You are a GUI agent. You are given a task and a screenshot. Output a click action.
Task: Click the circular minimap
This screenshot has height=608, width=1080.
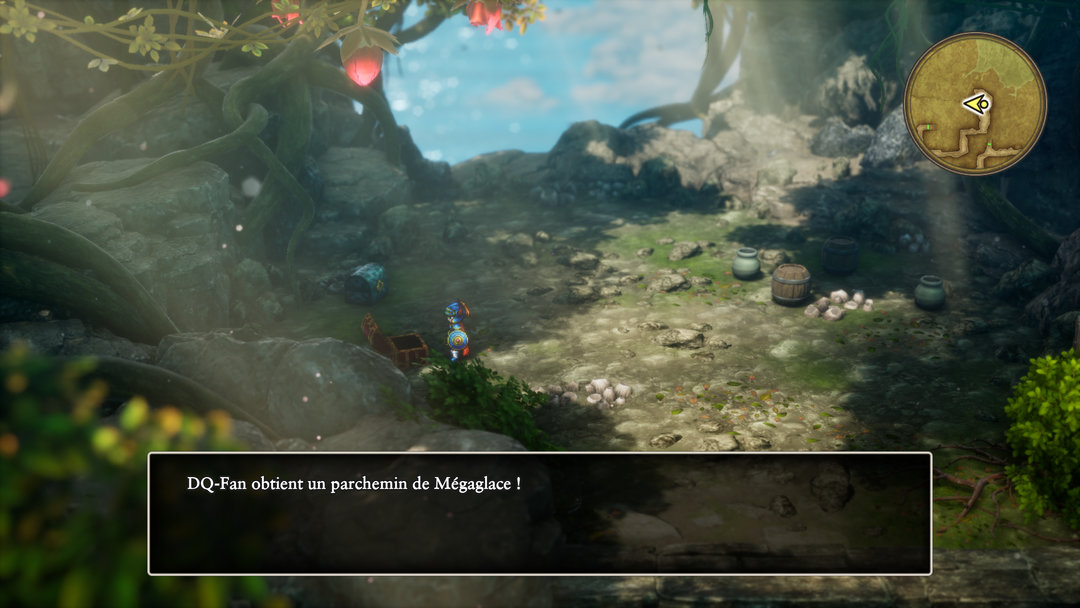point(974,104)
